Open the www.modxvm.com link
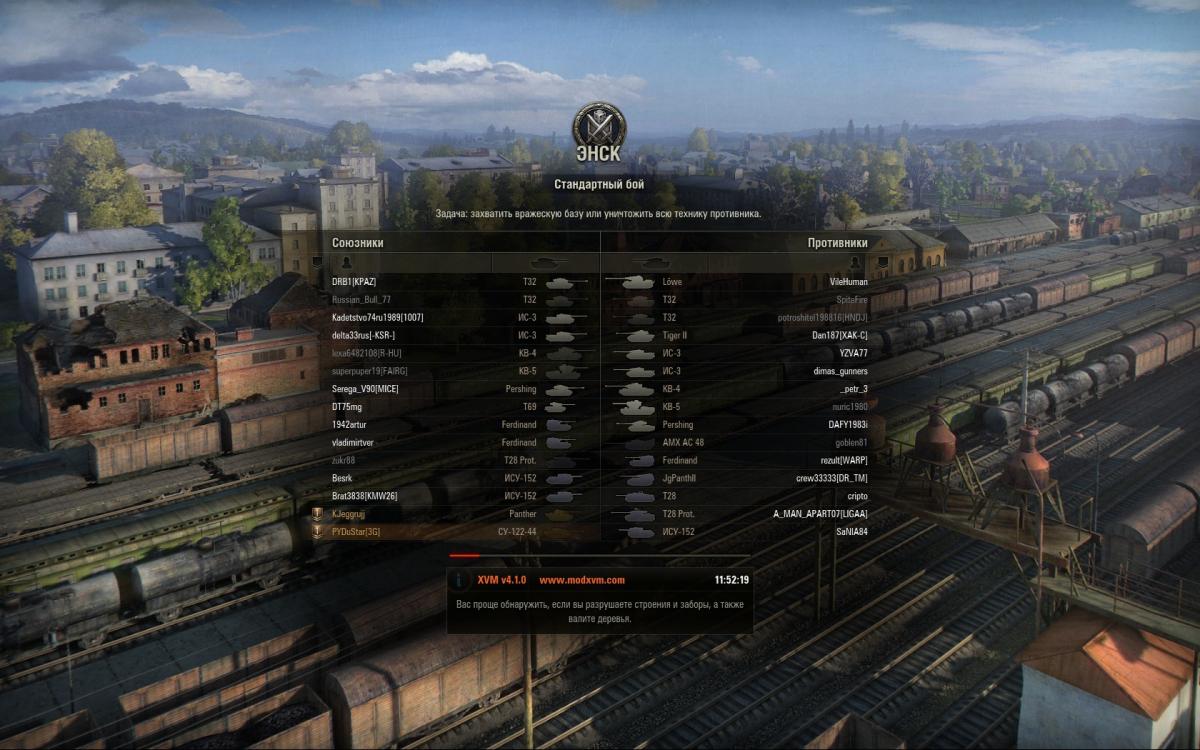 581,580
